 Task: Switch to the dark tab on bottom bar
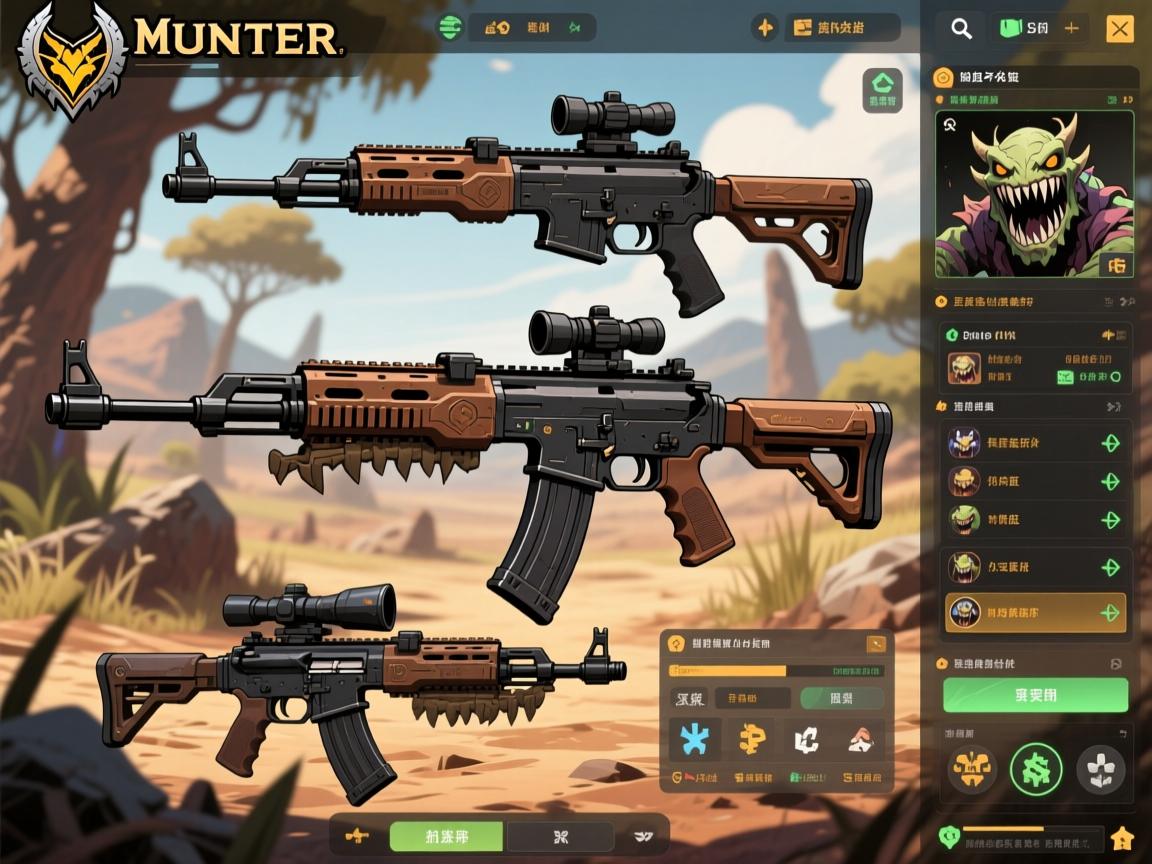(560, 835)
